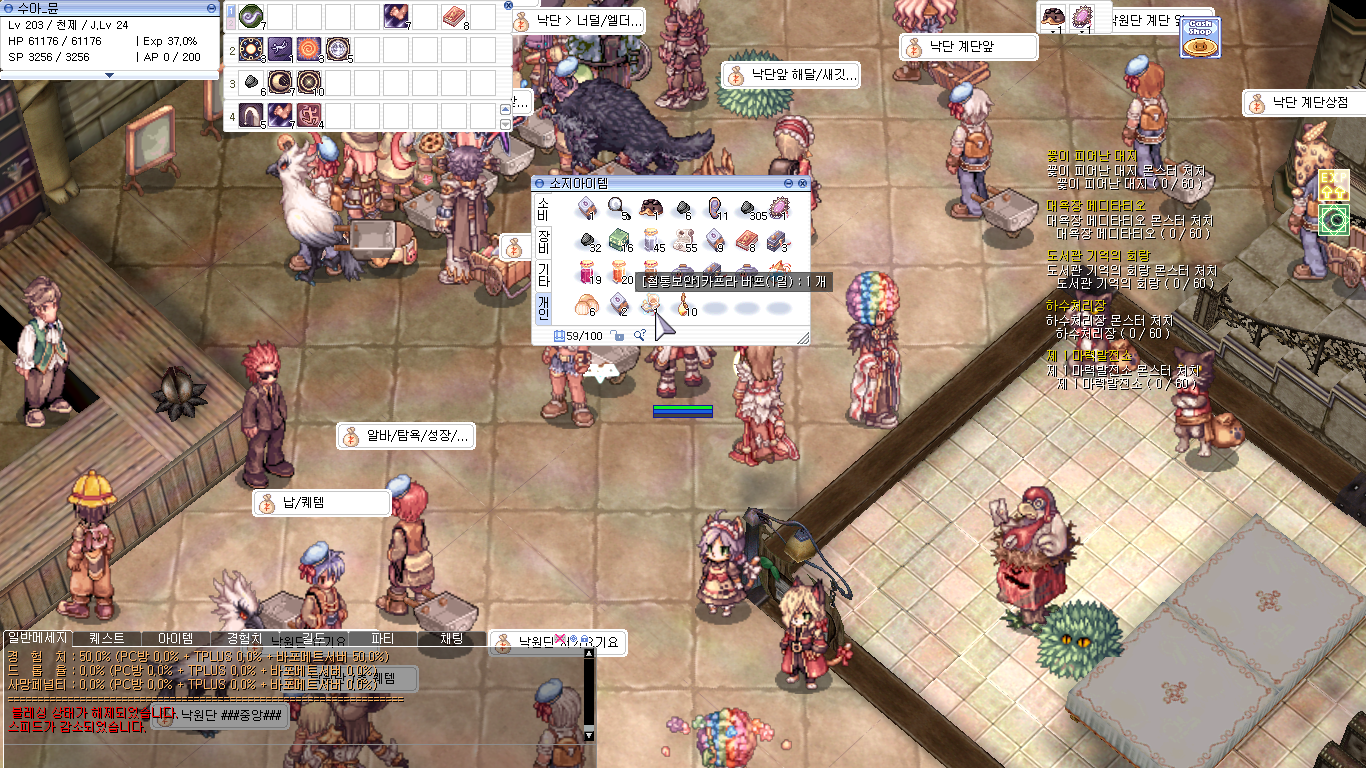
Task: Select the green box item stack of 16
Action: point(621,240)
